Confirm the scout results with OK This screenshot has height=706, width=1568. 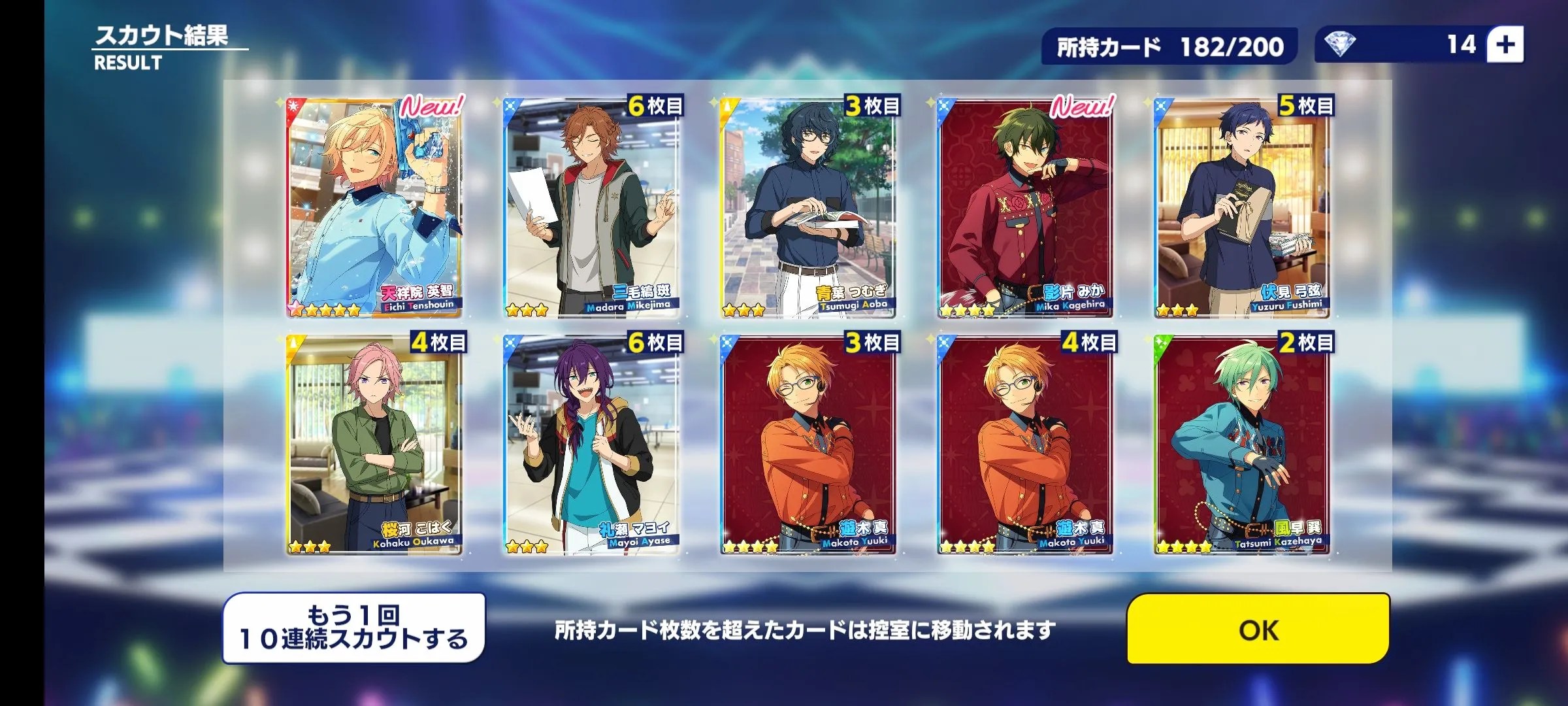[x=1258, y=629]
